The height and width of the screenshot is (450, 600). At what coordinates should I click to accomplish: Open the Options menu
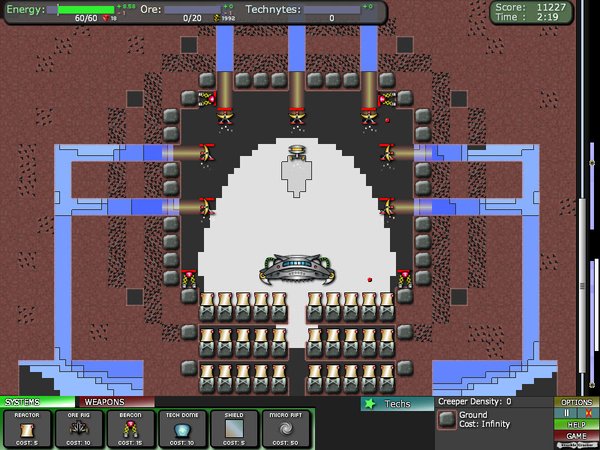click(x=577, y=402)
